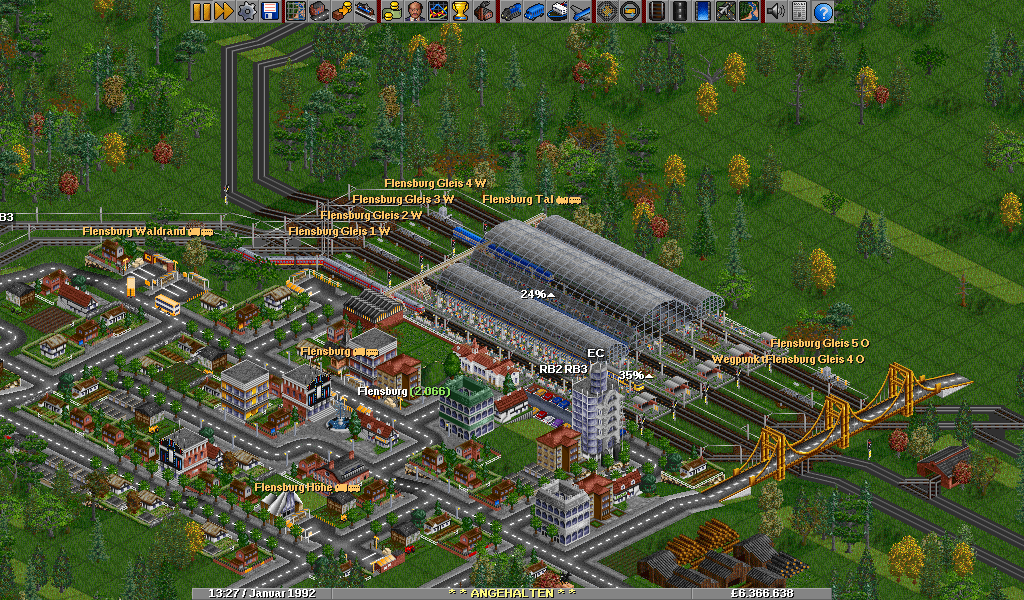Show the list of trains
Screen dimensions: 1024x600
[x=511, y=12]
